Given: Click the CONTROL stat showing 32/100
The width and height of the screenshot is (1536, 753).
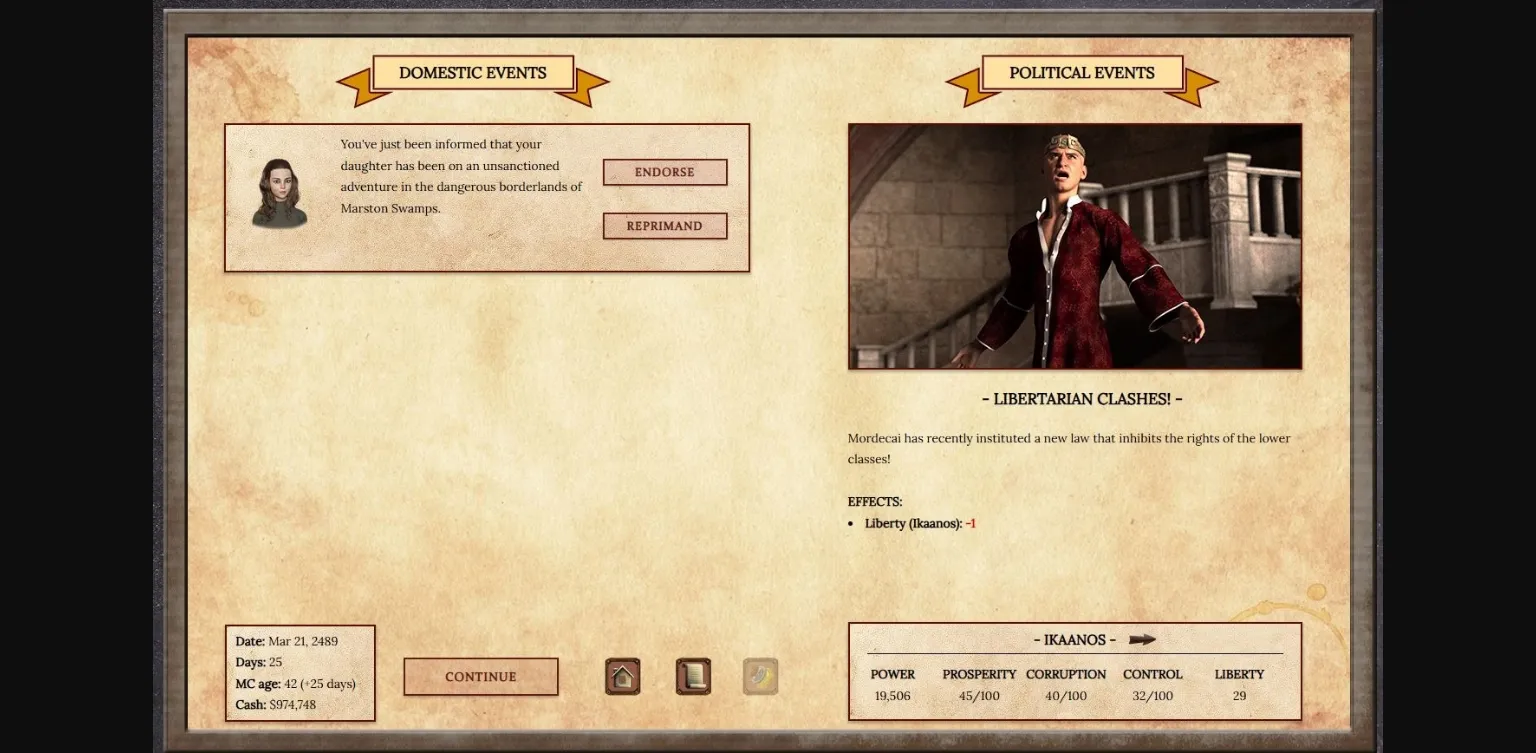Looking at the screenshot, I should click(x=1152, y=695).
